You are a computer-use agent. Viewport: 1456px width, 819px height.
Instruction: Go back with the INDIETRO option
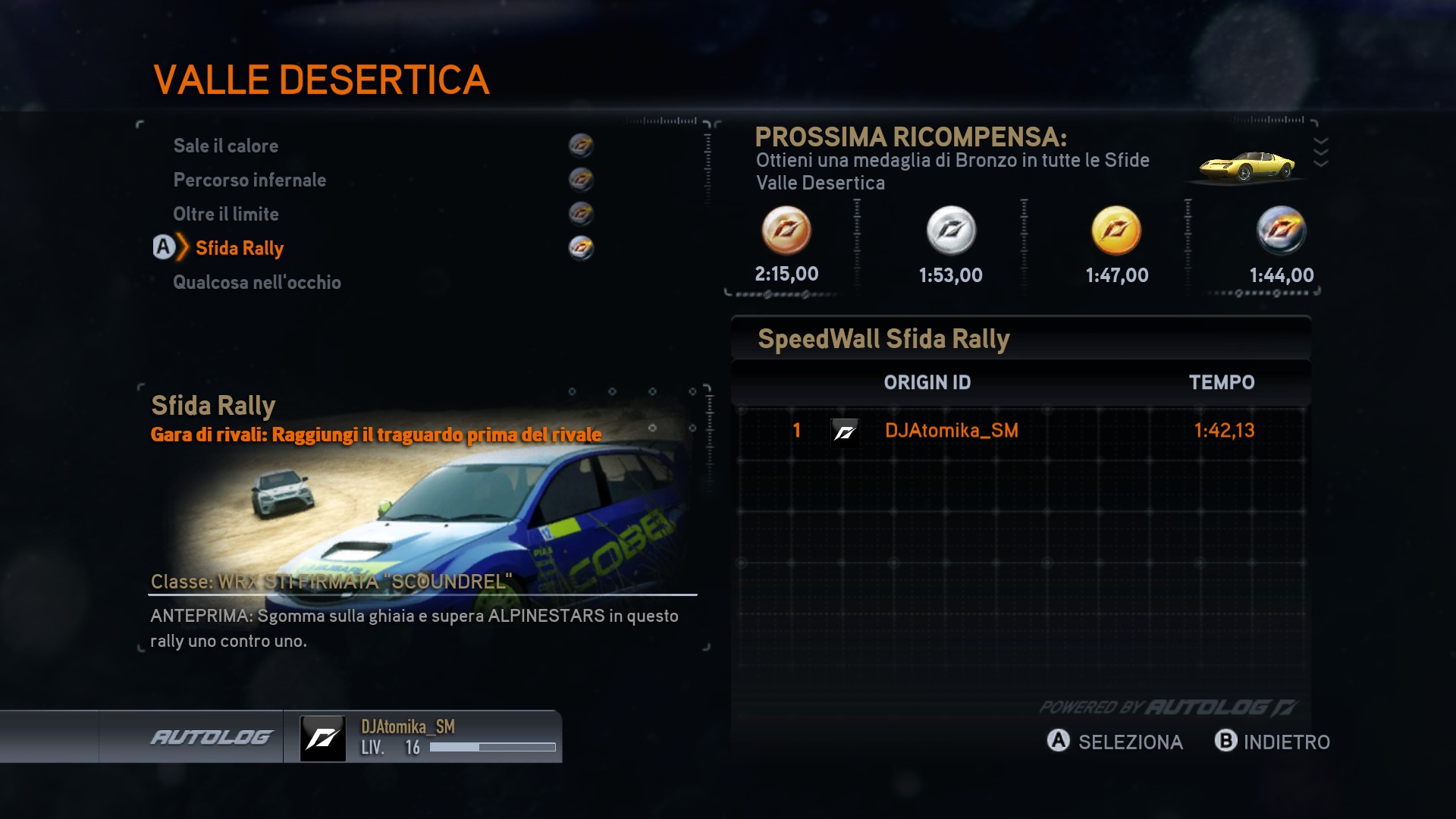pos(1272,742)
